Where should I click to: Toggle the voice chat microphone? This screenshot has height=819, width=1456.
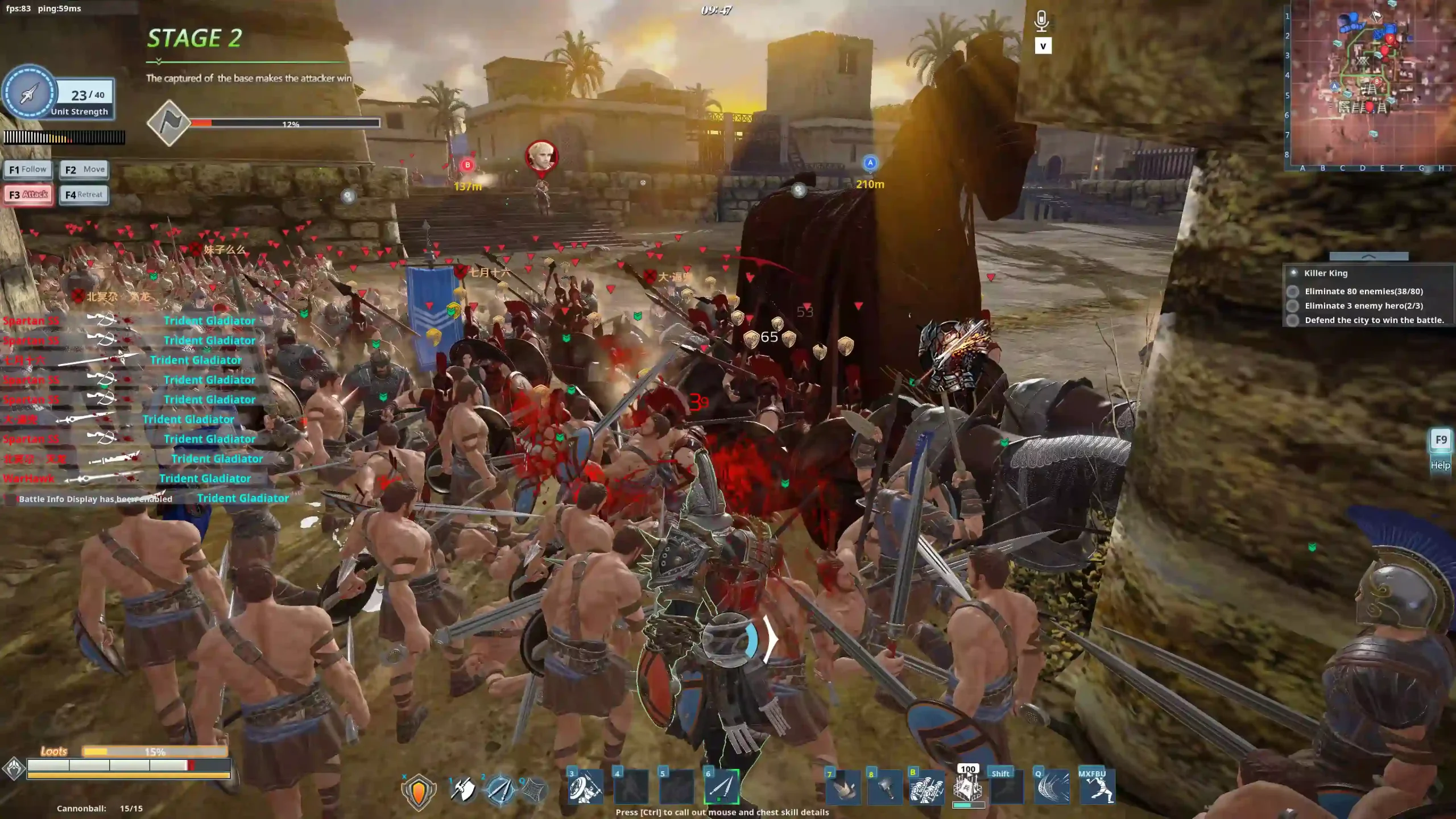click(x=1041, y=21)
